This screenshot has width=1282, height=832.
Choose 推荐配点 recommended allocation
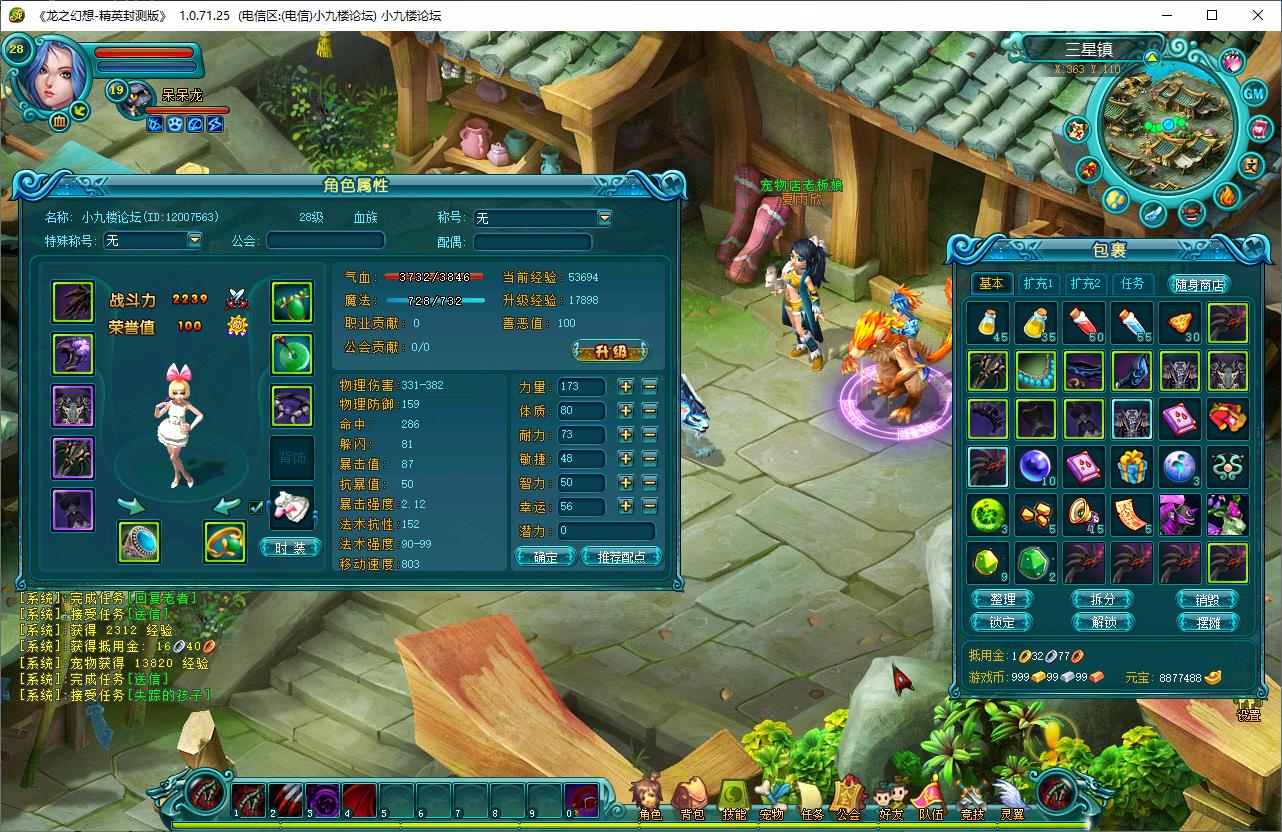click(x=621, y=557)
